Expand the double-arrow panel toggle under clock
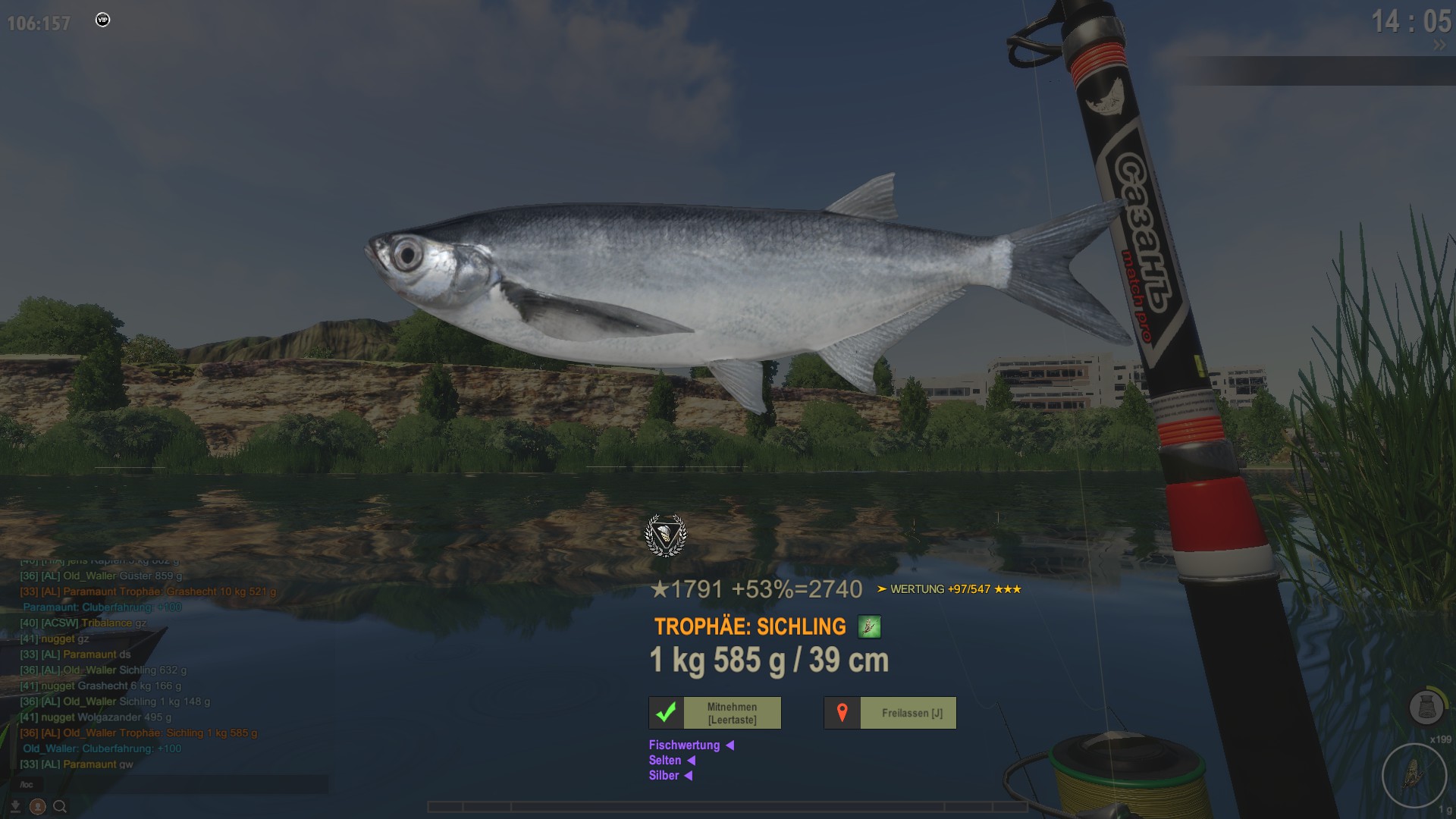1456x819 pixels. click(x=1439, y=45)
